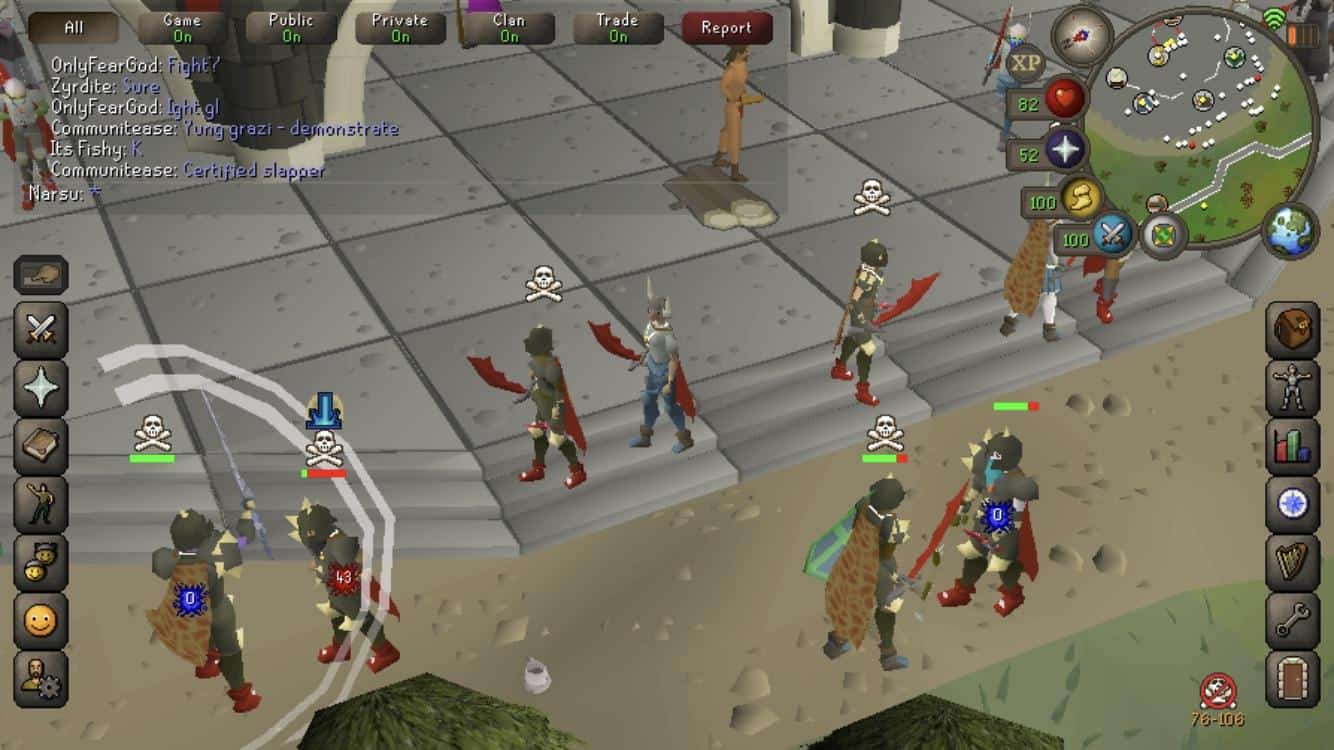This screenshot has height=750, width=1334.
Task: Tap the Report button
Action: point(727,28)
